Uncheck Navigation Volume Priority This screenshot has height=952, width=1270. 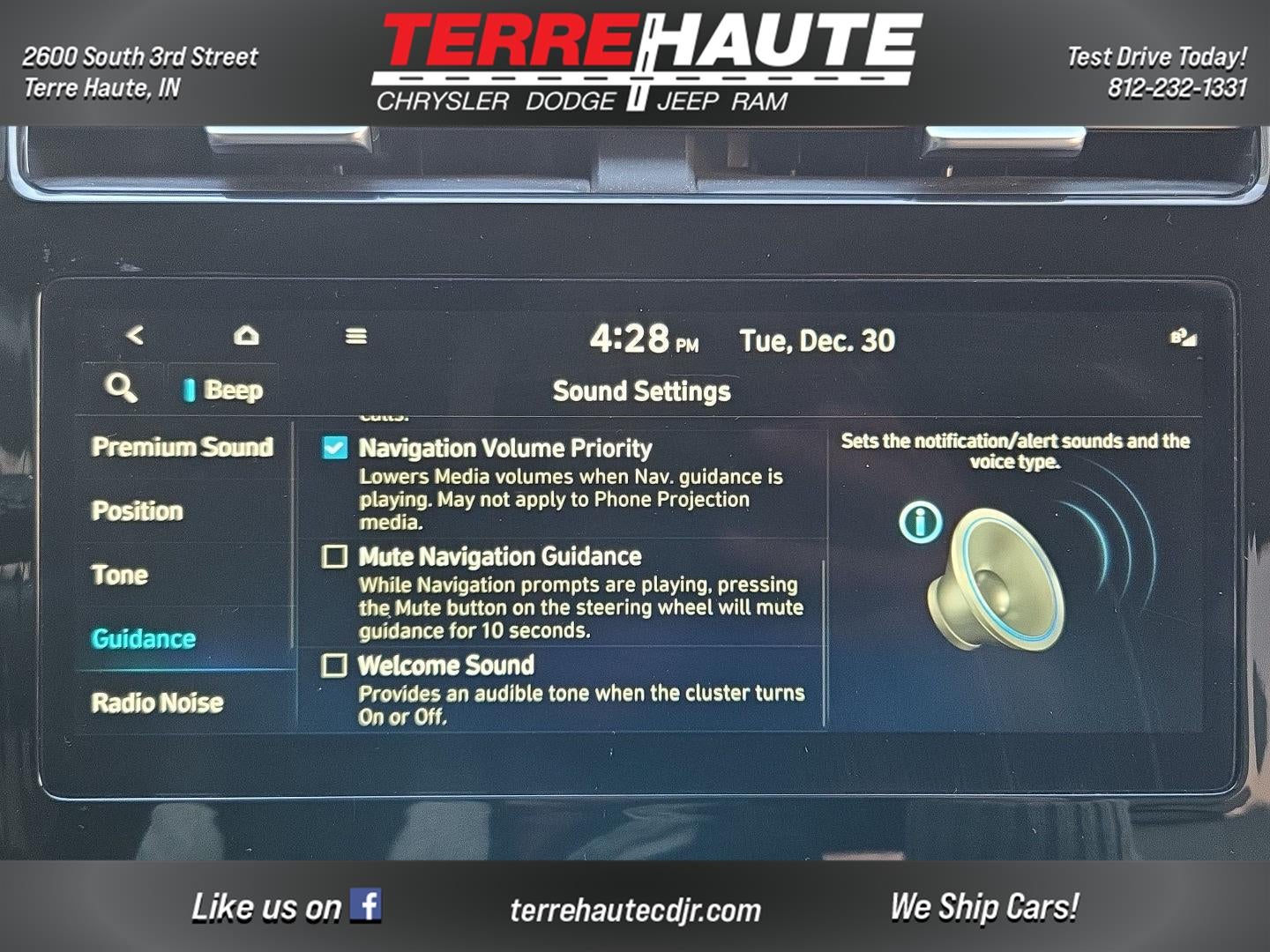pos(335,448)
